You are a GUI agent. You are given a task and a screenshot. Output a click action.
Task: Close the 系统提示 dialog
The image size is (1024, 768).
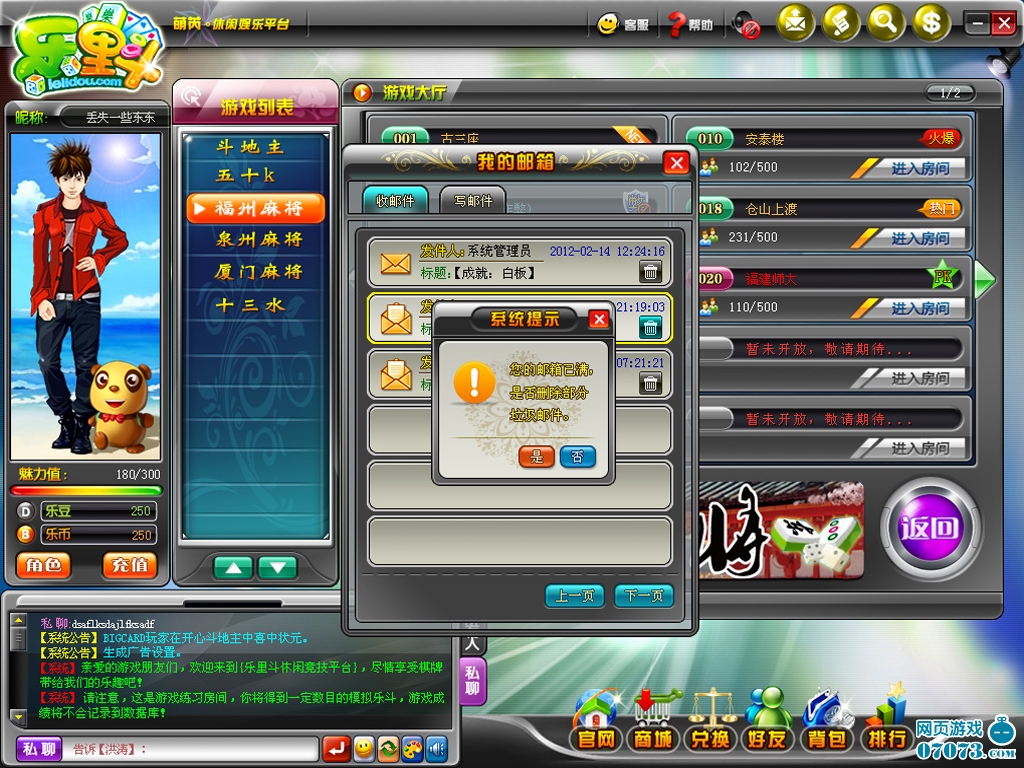pyautogui.click(x=599, y=319)
